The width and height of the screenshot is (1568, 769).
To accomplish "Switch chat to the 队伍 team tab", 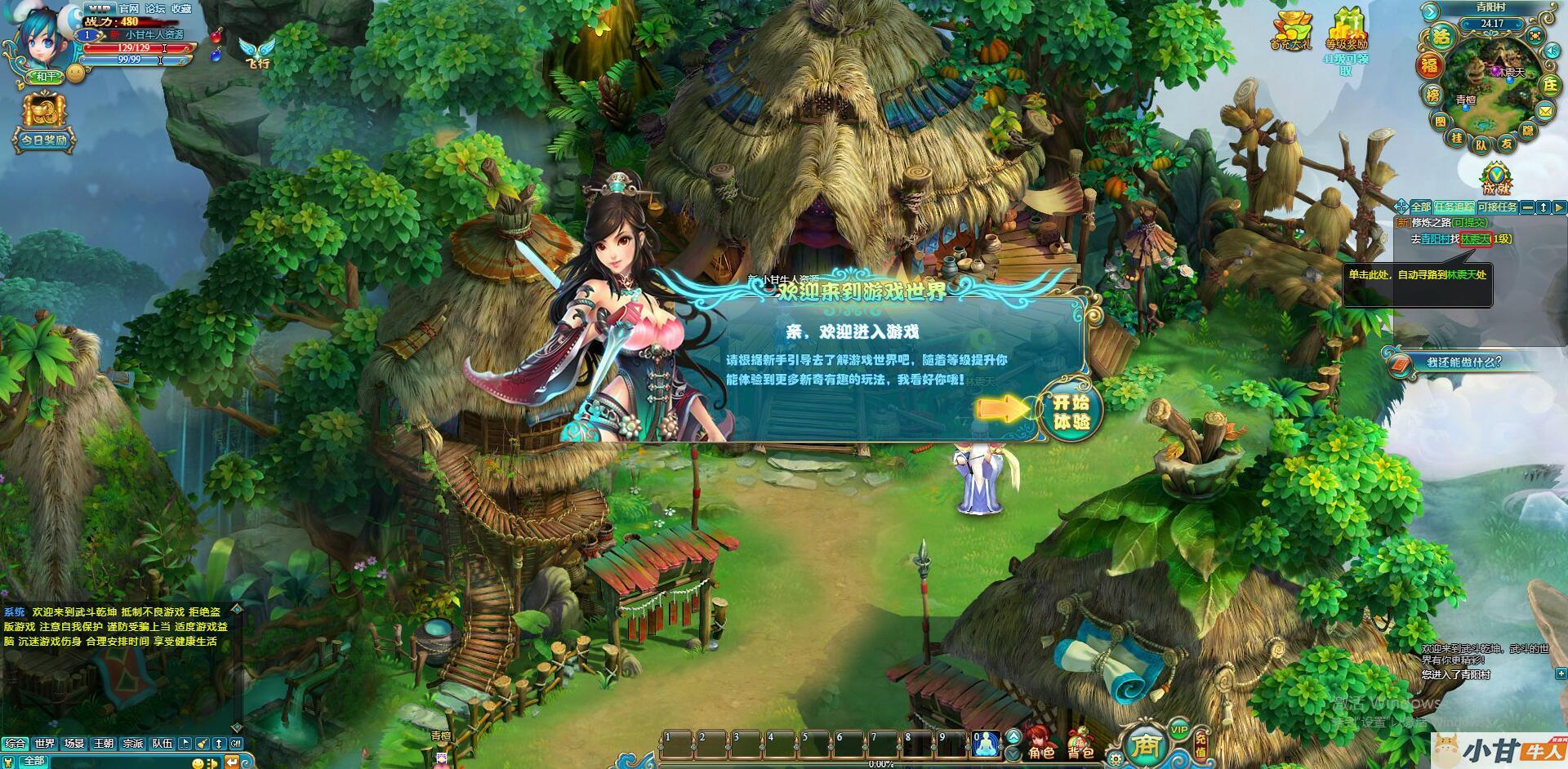I will [163, 744].
